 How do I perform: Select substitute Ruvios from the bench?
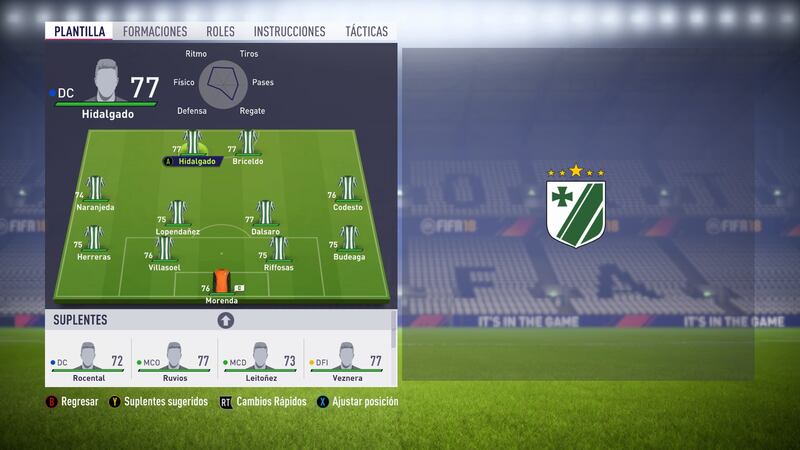click(175, 361)
